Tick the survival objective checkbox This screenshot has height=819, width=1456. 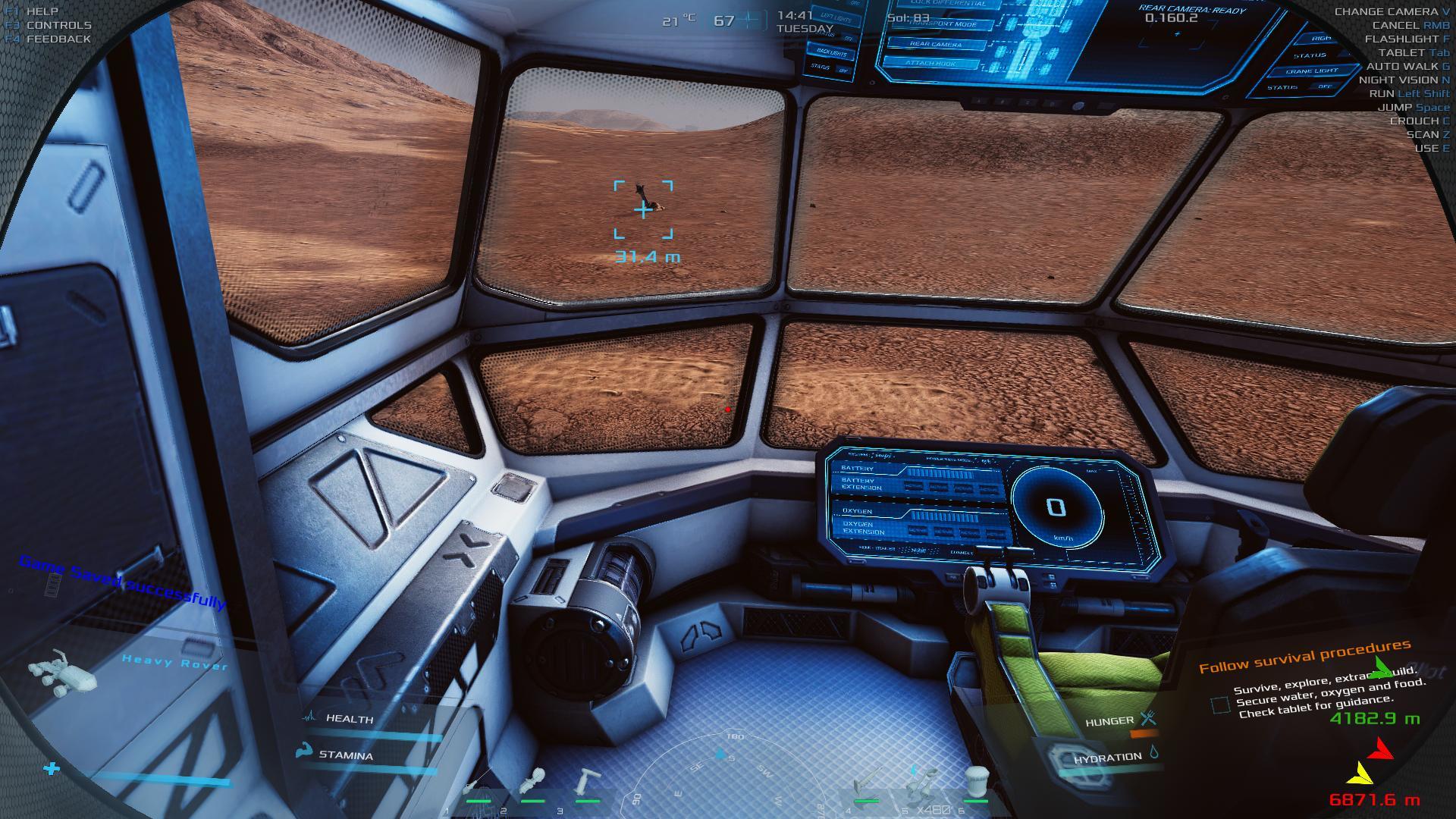click(x=1220, y=705)
